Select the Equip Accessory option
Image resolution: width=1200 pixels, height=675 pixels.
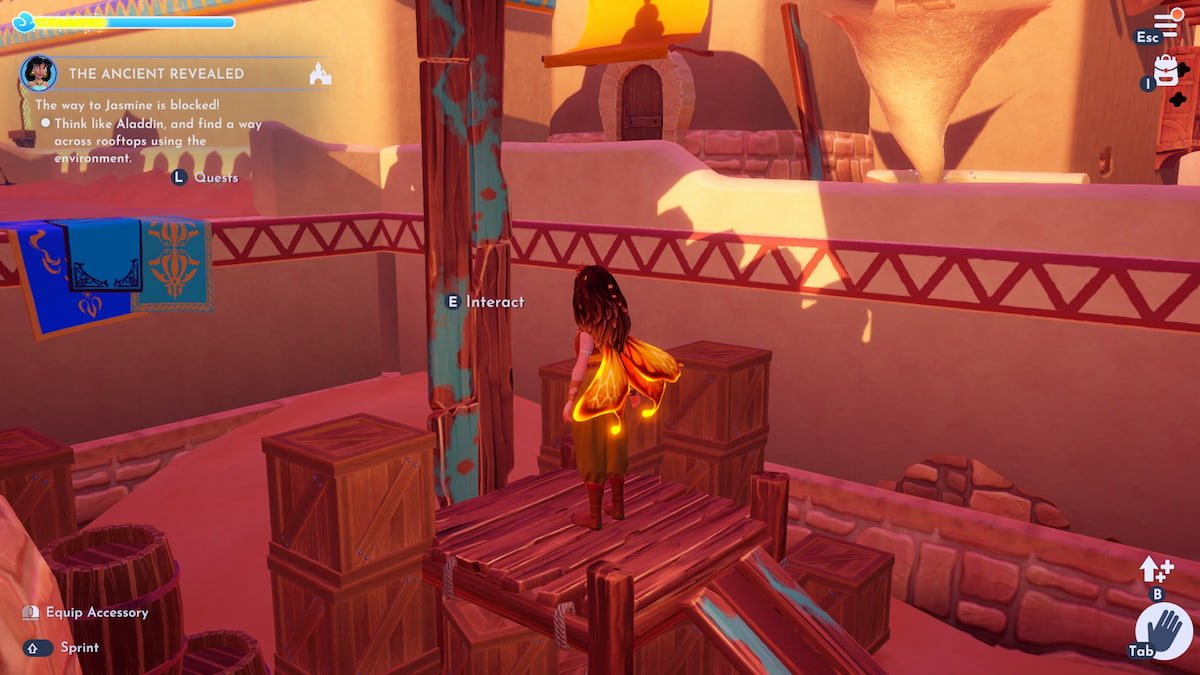tap(103, 612)
